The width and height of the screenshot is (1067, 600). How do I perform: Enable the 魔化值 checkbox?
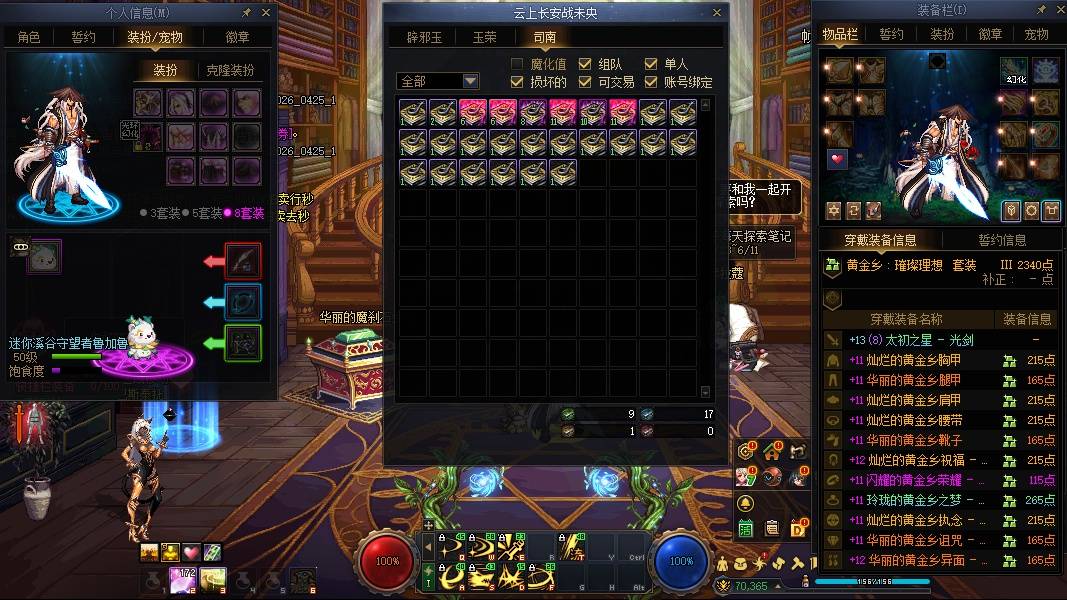click(517, 64)
